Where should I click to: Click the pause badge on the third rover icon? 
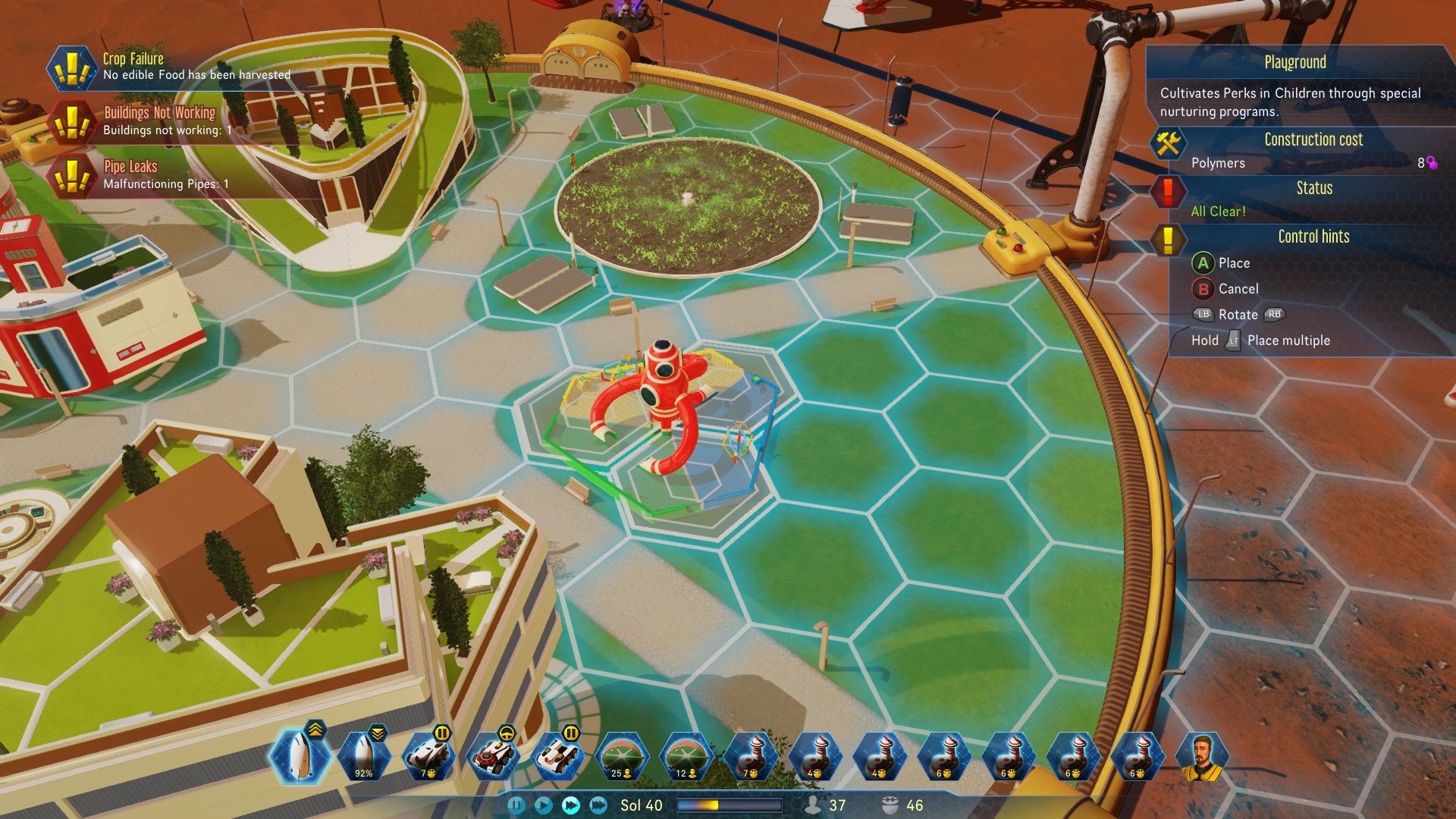pos(570,733)
